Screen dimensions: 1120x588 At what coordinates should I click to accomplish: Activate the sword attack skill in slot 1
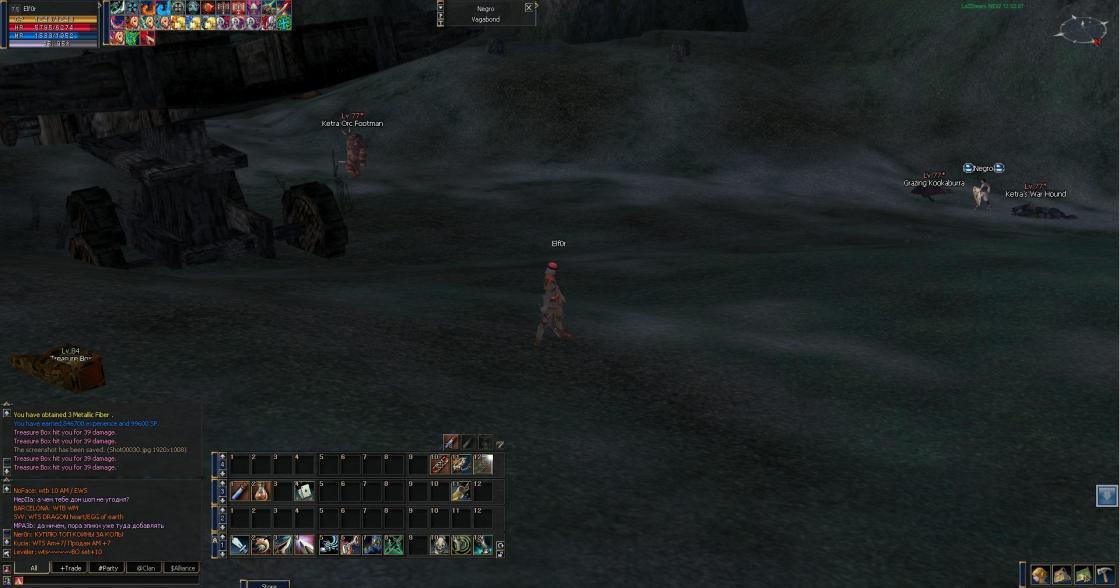(239, 545)
